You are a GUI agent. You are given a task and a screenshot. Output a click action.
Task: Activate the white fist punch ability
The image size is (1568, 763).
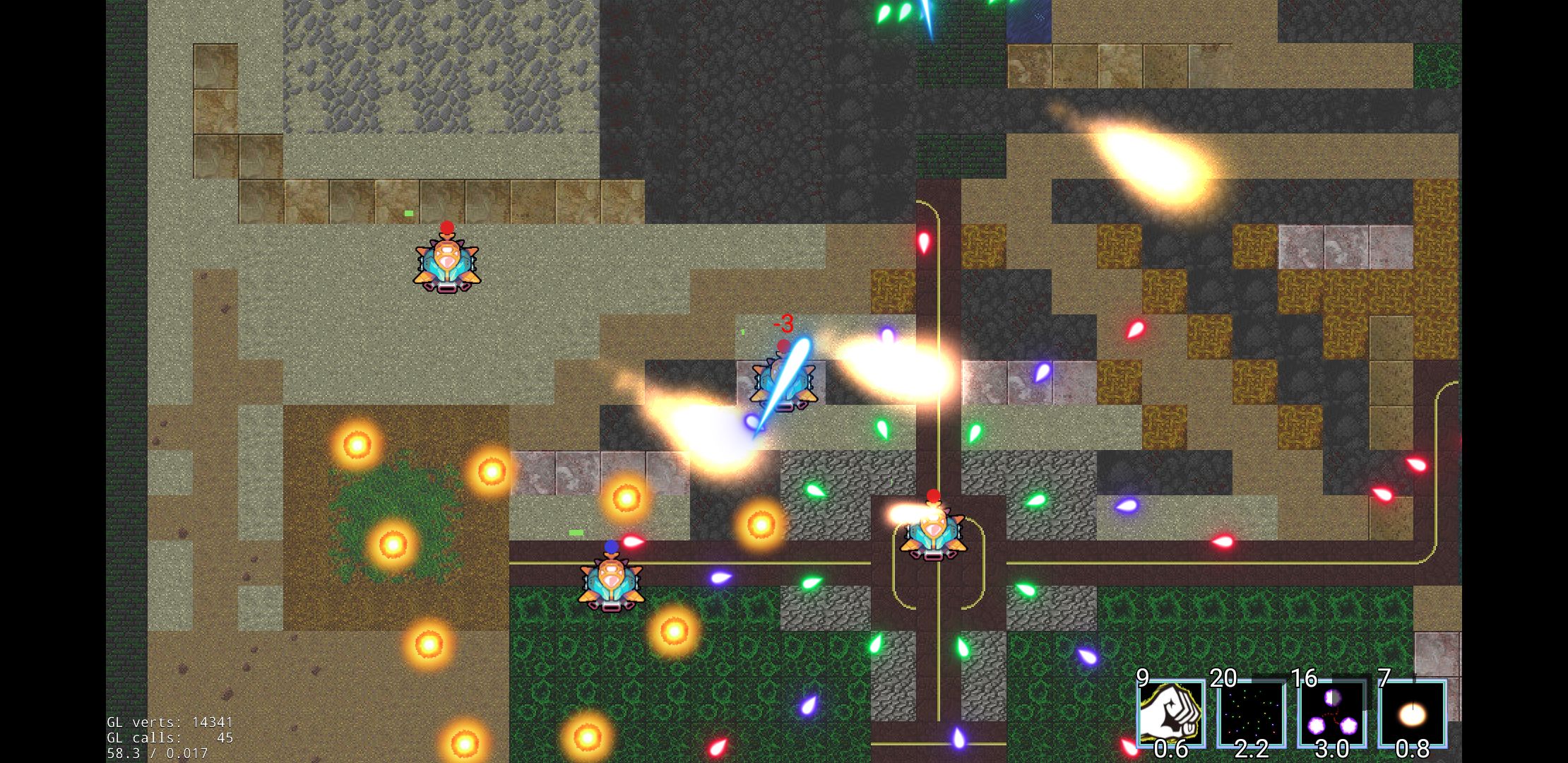[x=1170, y=714]
